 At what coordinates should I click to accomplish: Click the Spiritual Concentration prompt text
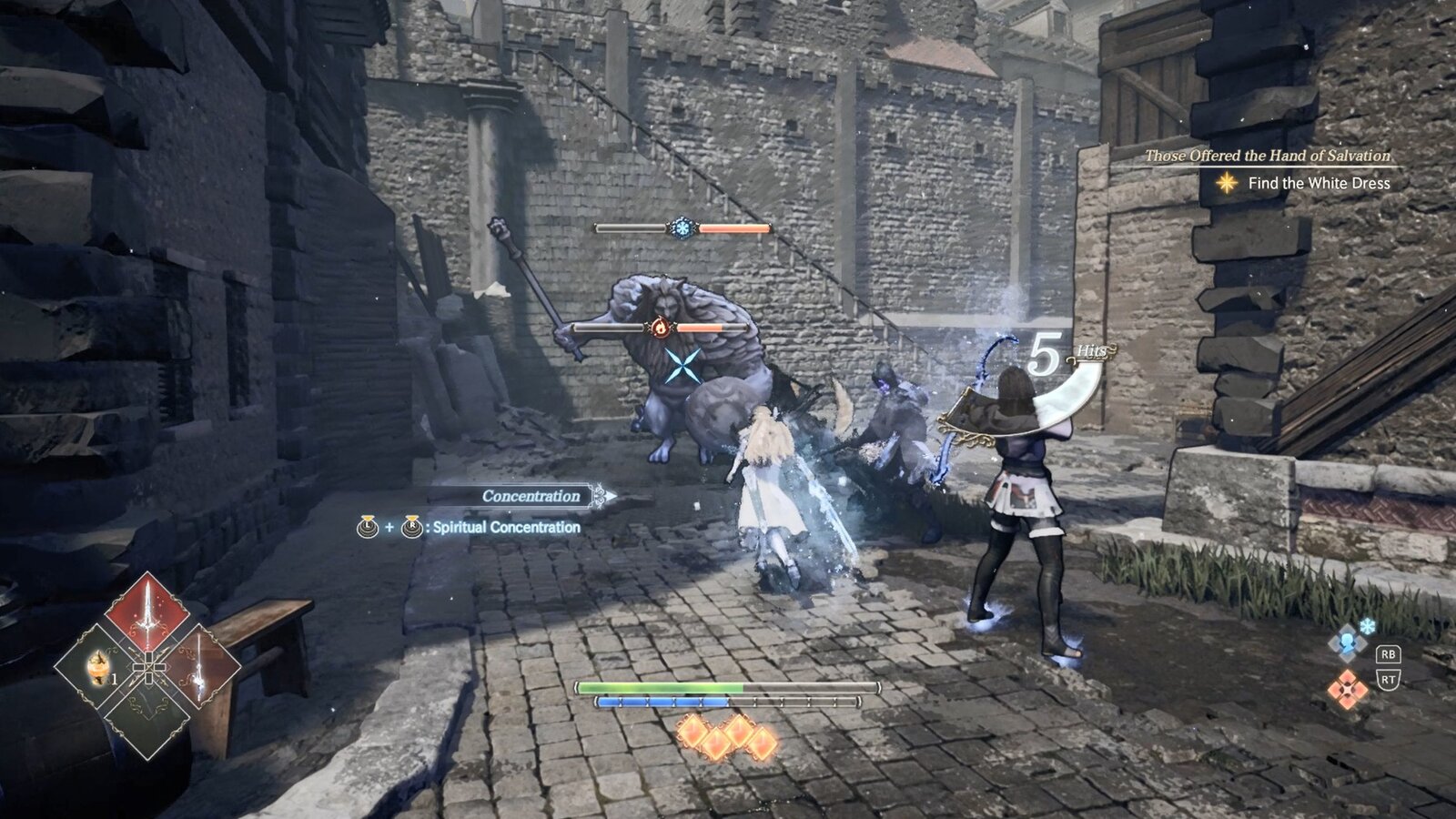click(x=506, y=526)
